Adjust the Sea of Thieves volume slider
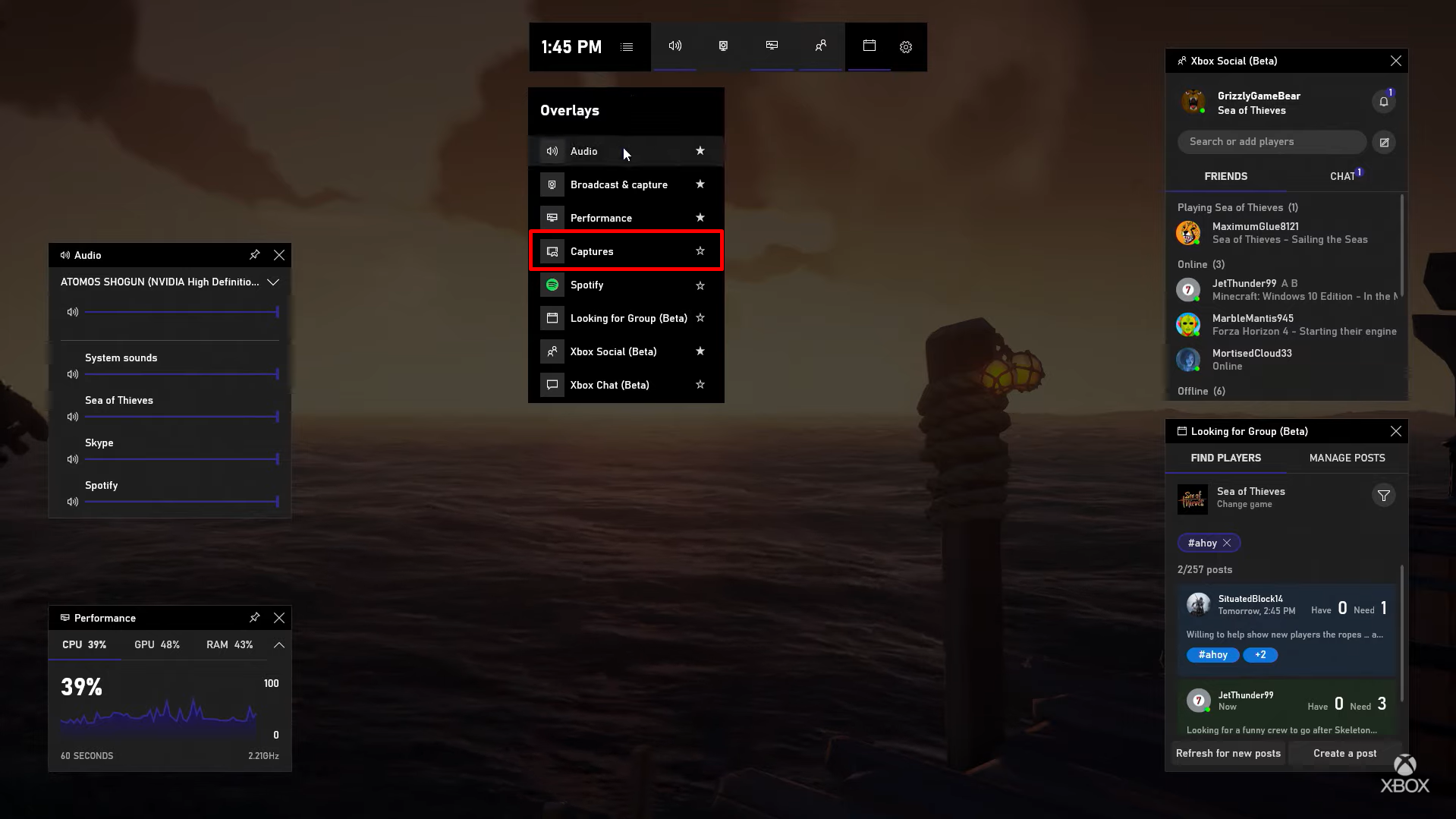 tap(181, 416)
